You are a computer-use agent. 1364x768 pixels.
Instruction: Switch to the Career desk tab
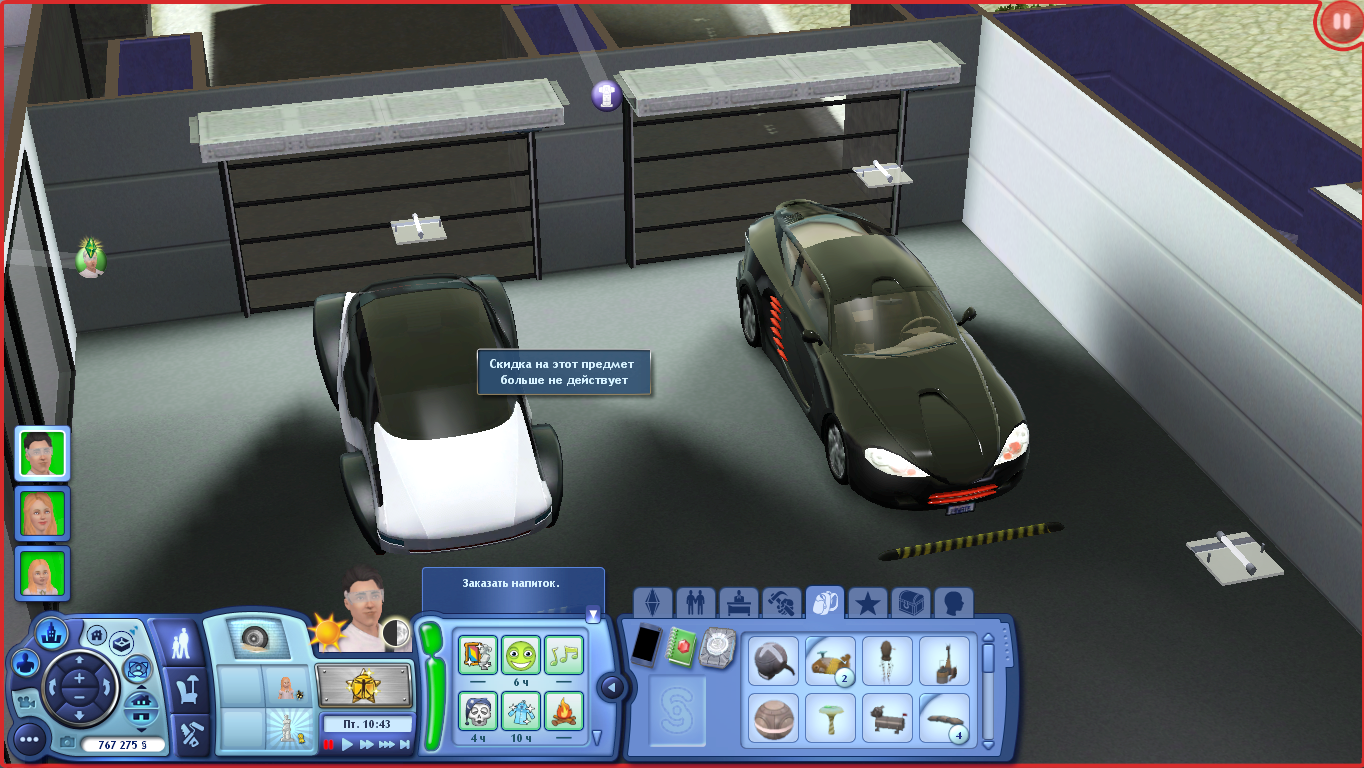[x=738, y=604]
